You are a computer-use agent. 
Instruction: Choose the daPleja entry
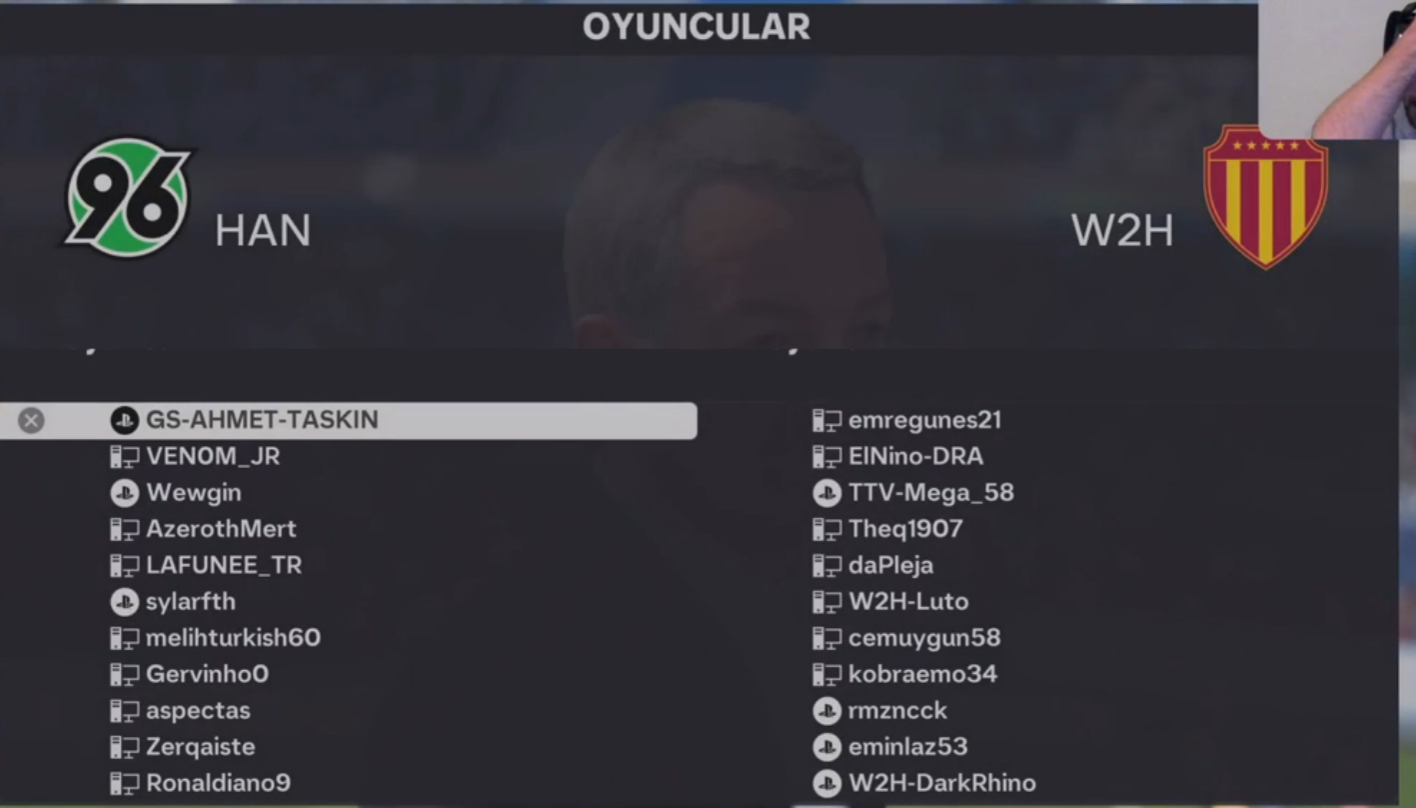point(890,565)
